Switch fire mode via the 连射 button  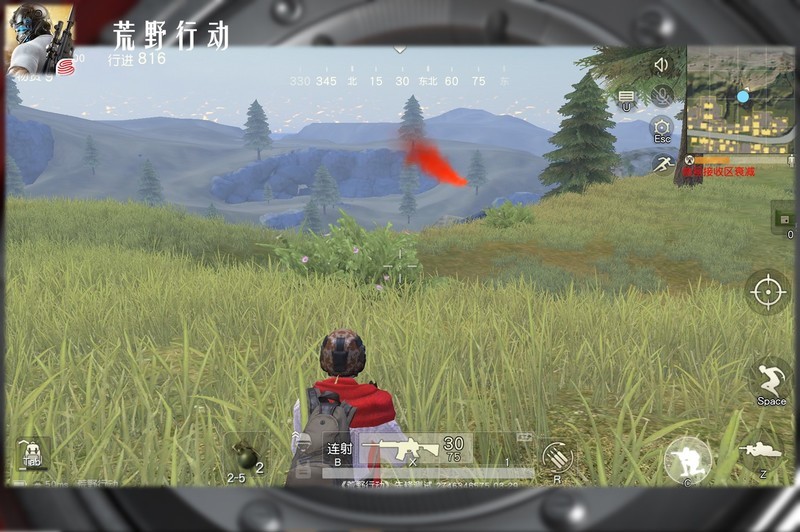(339, 451)
